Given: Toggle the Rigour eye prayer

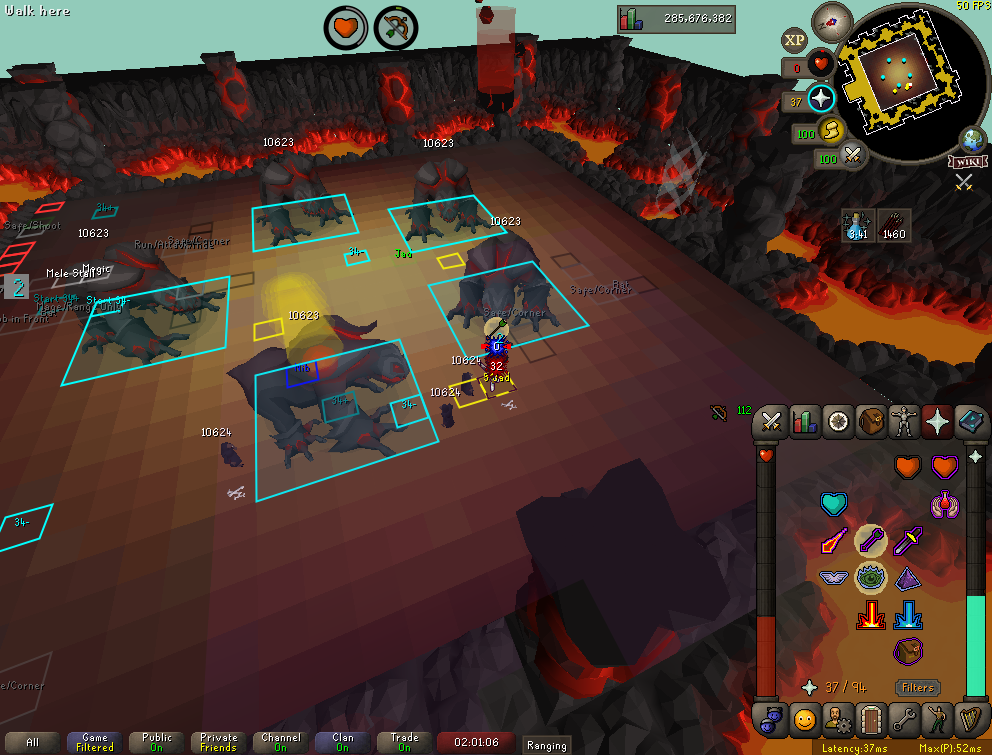Looking at the screenshot, I should point(870,578).
